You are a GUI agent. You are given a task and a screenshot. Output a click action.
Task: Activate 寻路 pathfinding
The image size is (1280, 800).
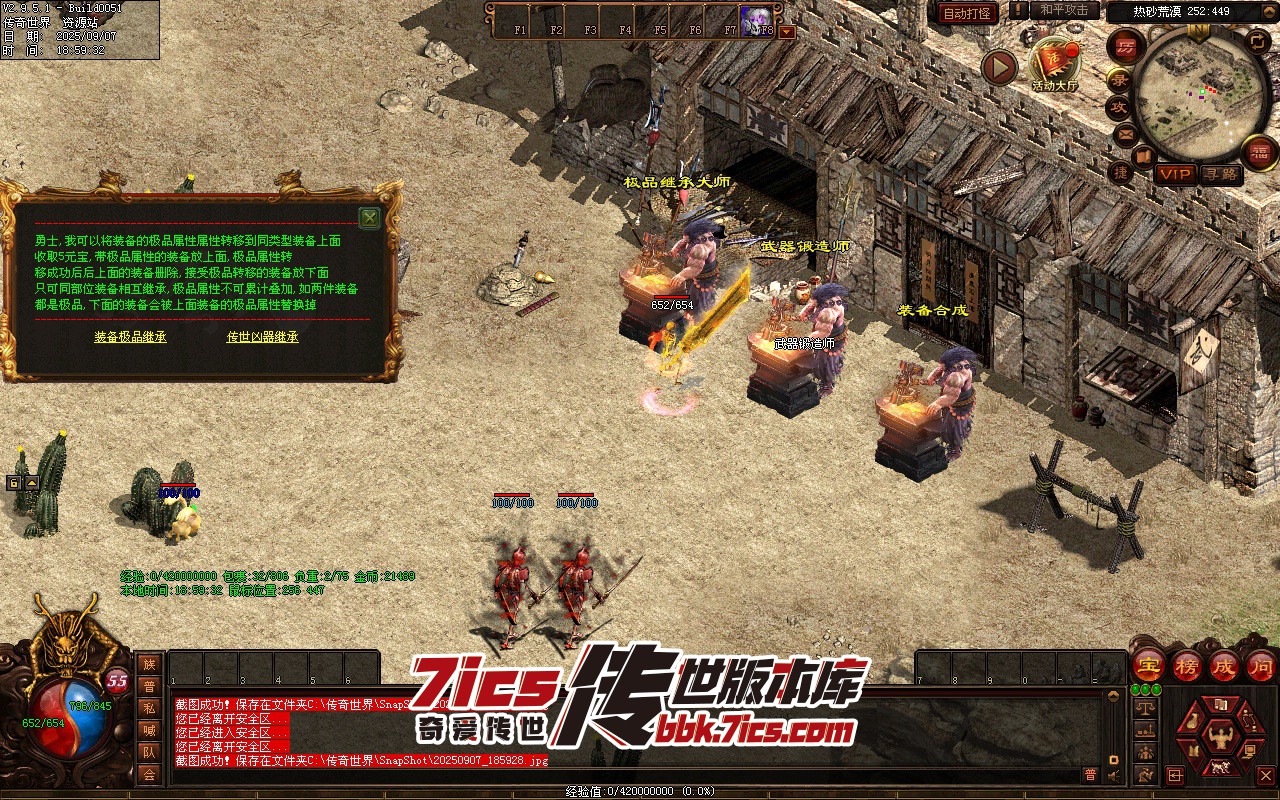[1221, 174]
